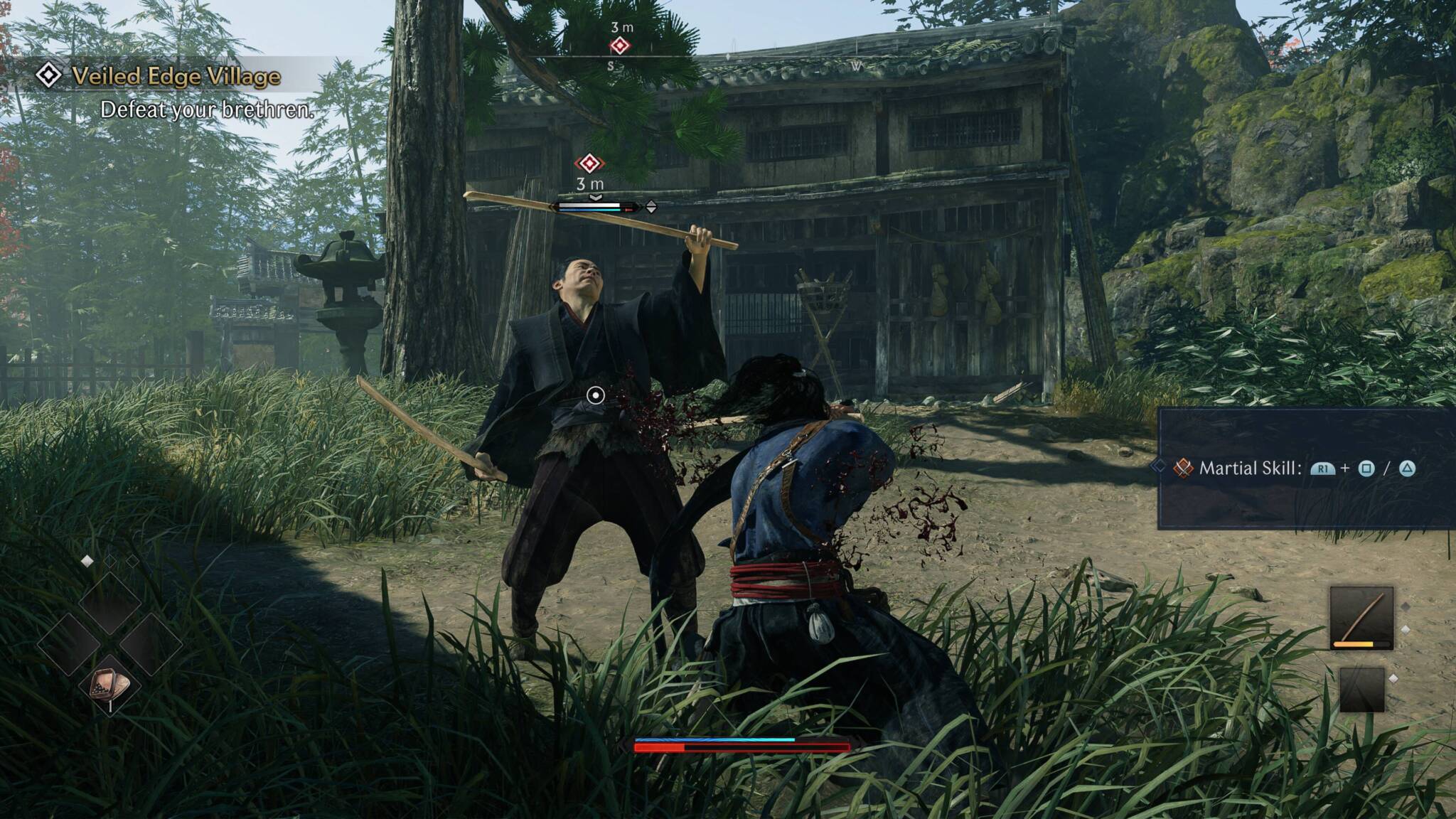
Task: Toggle the white diamond beside the weapon slot
Action: click(x=1406, y=629)
